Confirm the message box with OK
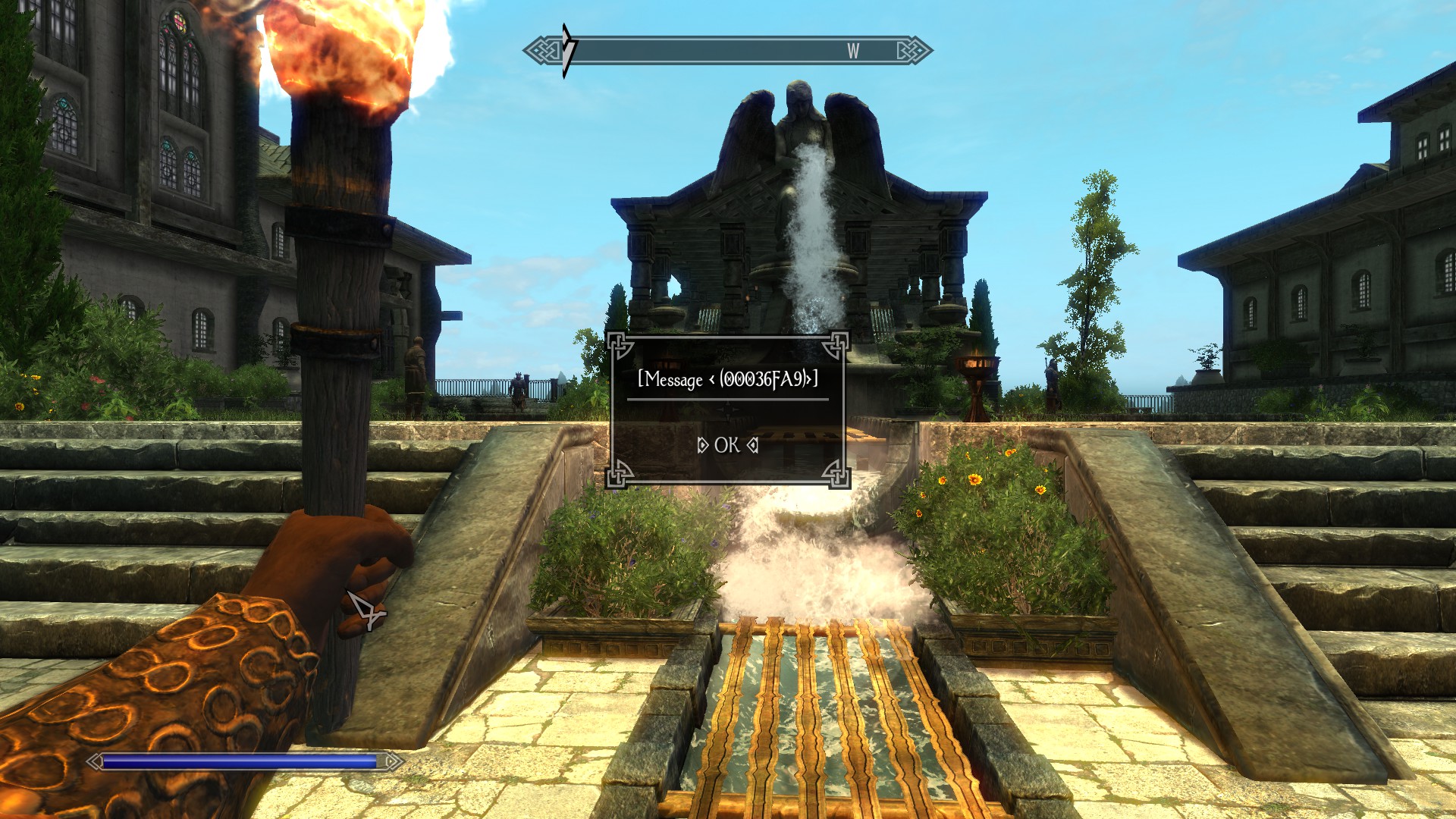Viewport: 1456px width, 819px height. pyautogui.click(x=726, y=445)
